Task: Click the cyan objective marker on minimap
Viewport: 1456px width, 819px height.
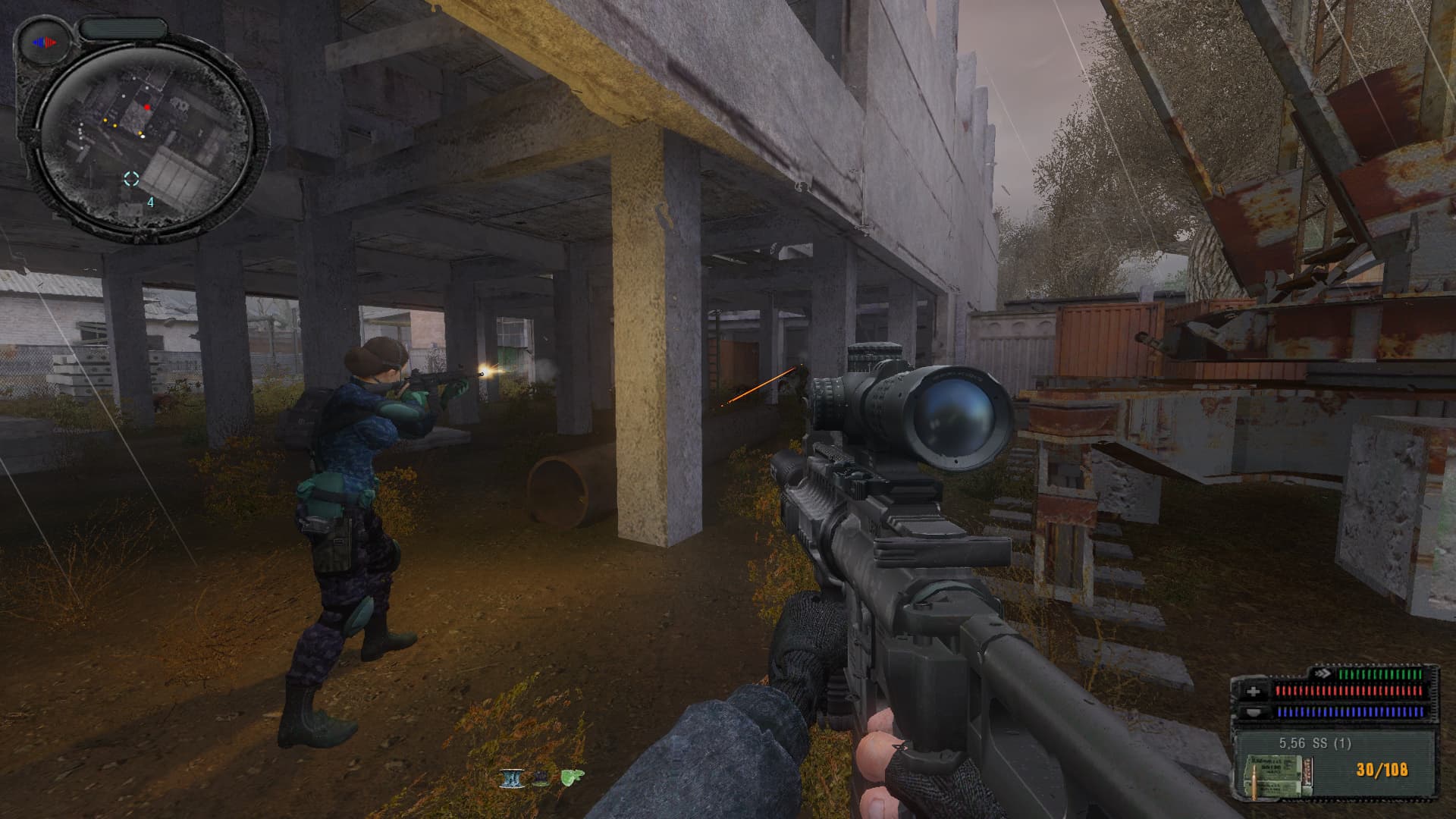Action: 132,179
